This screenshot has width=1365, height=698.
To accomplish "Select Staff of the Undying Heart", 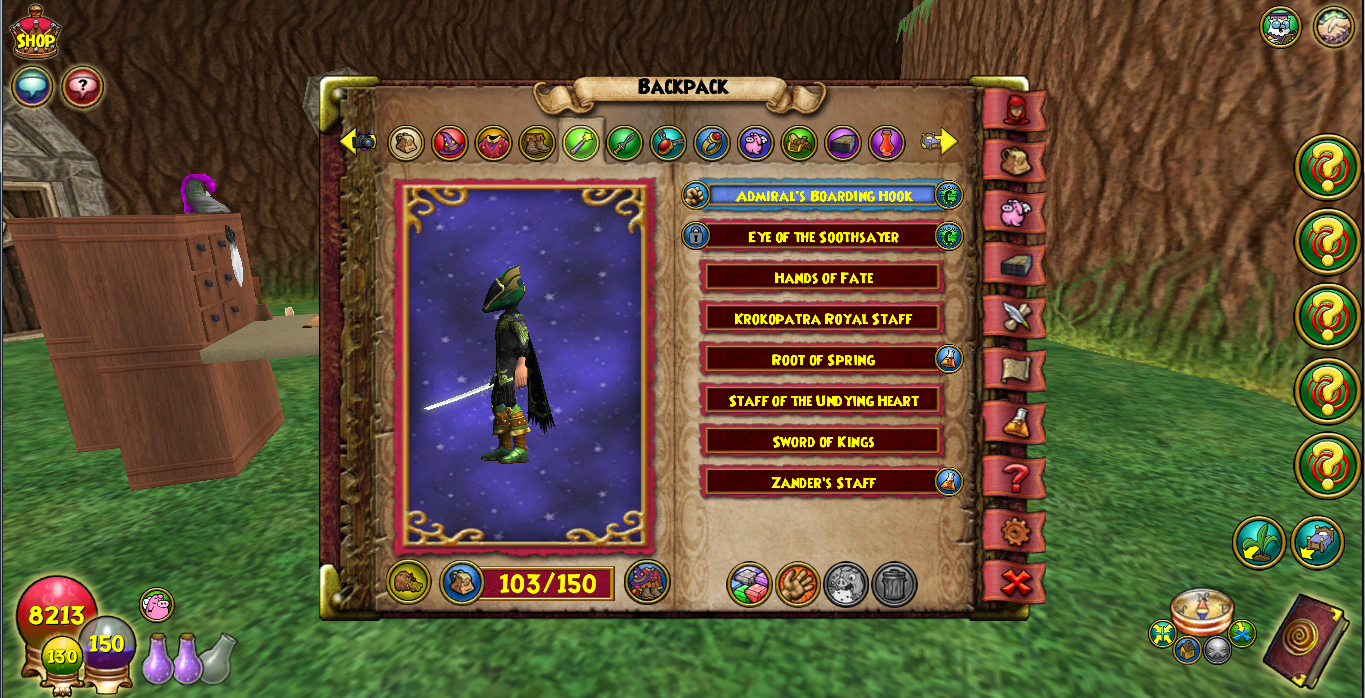I will (x=823, y=401).
